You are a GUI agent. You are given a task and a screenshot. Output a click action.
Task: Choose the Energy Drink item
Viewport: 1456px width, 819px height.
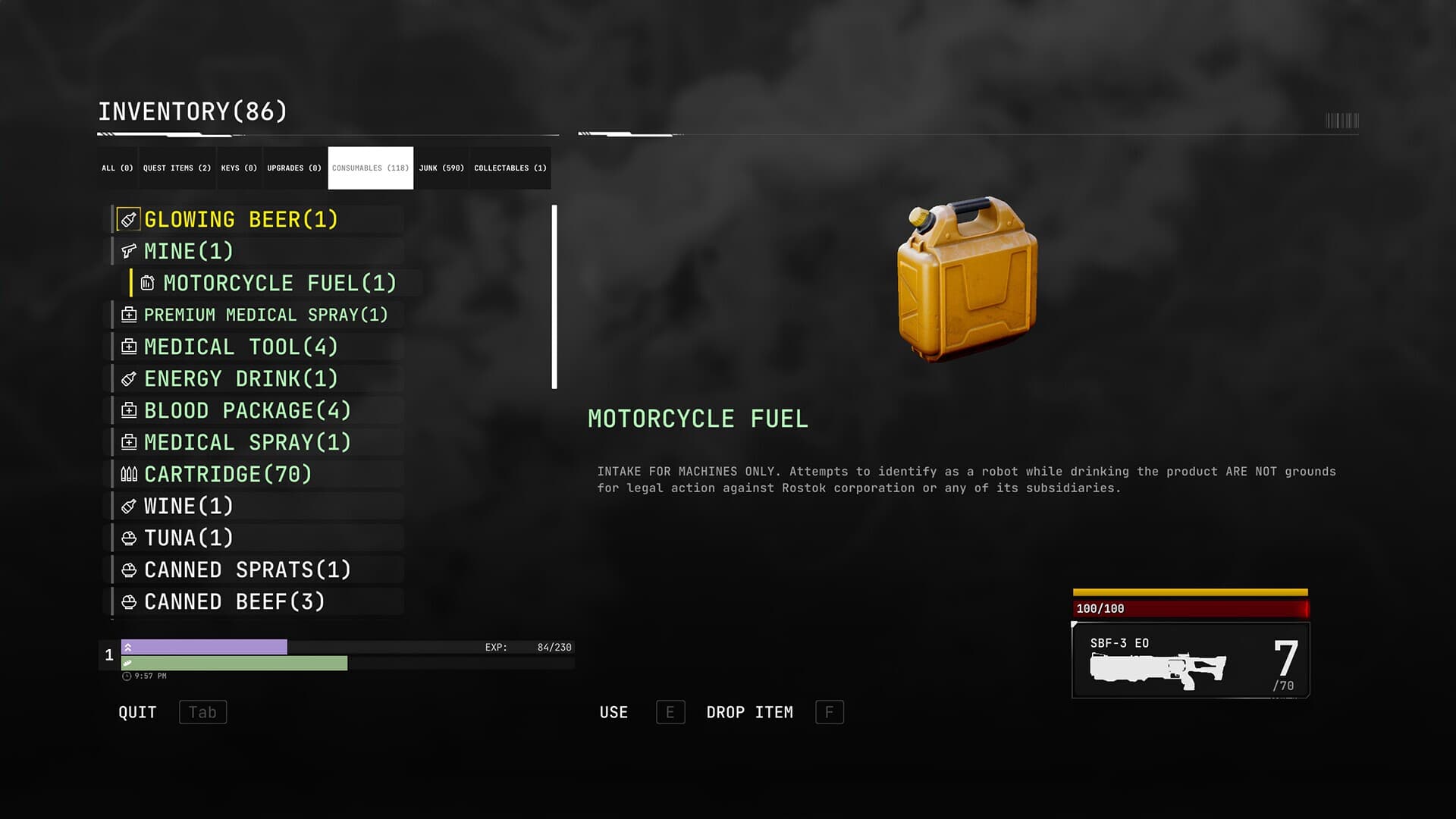[x=240, y=379]
